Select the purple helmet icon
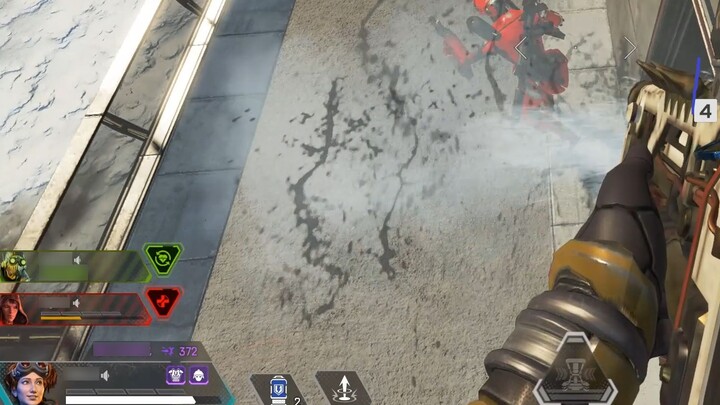 [x=197, y=375]
